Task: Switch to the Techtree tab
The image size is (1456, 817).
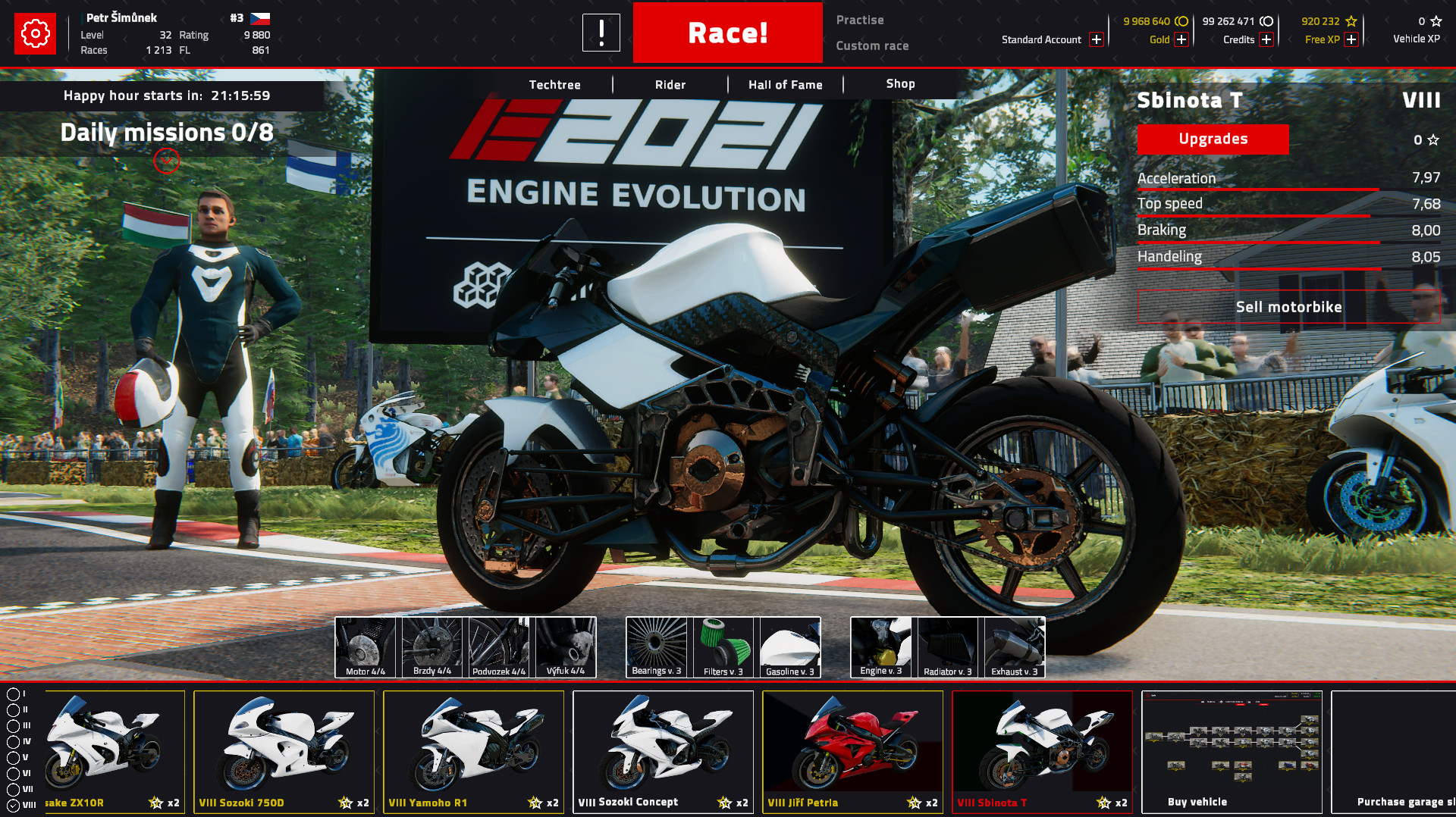Action: (x=554, y=84)
